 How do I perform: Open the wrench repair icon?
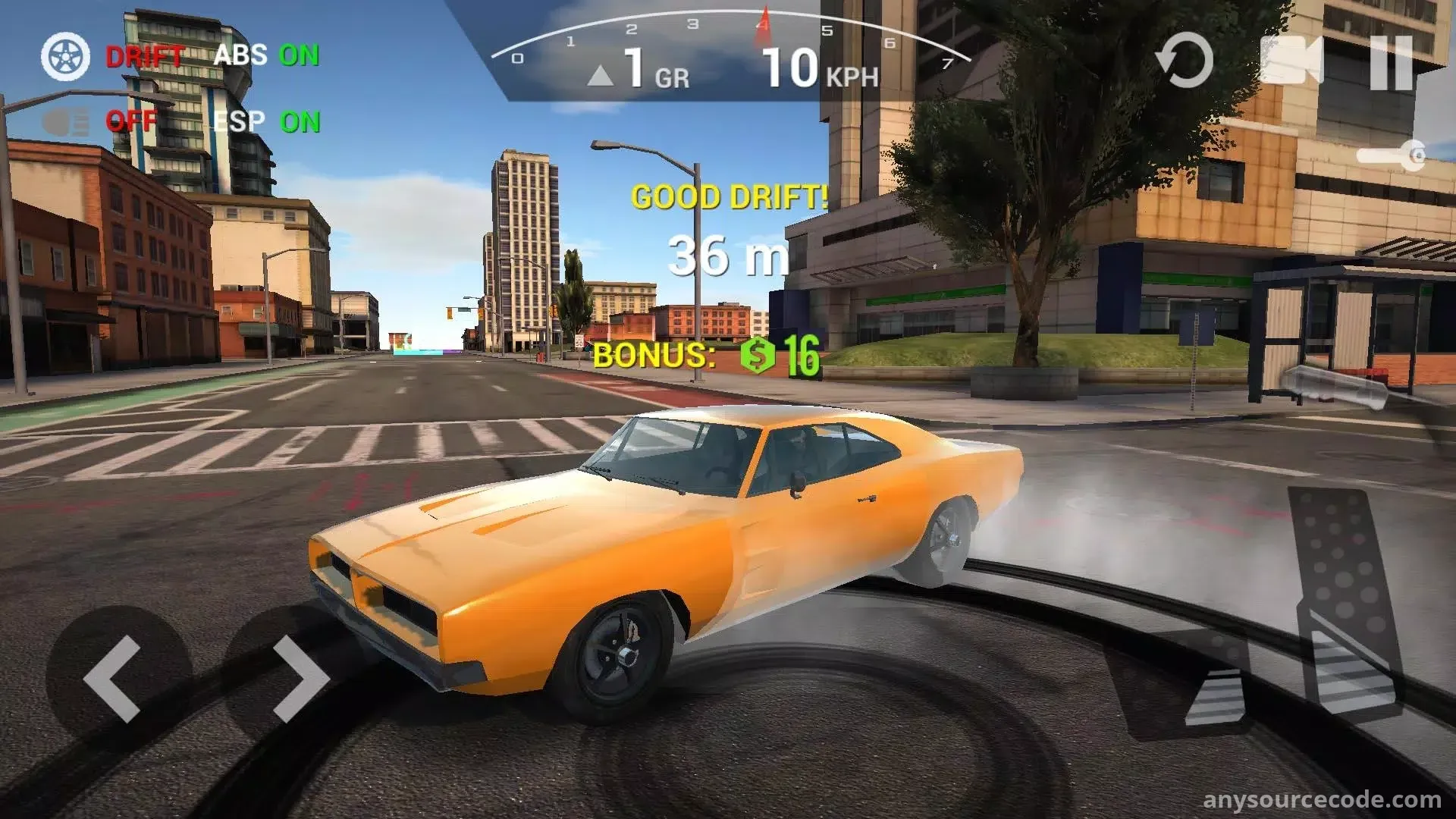[1392, 156]
